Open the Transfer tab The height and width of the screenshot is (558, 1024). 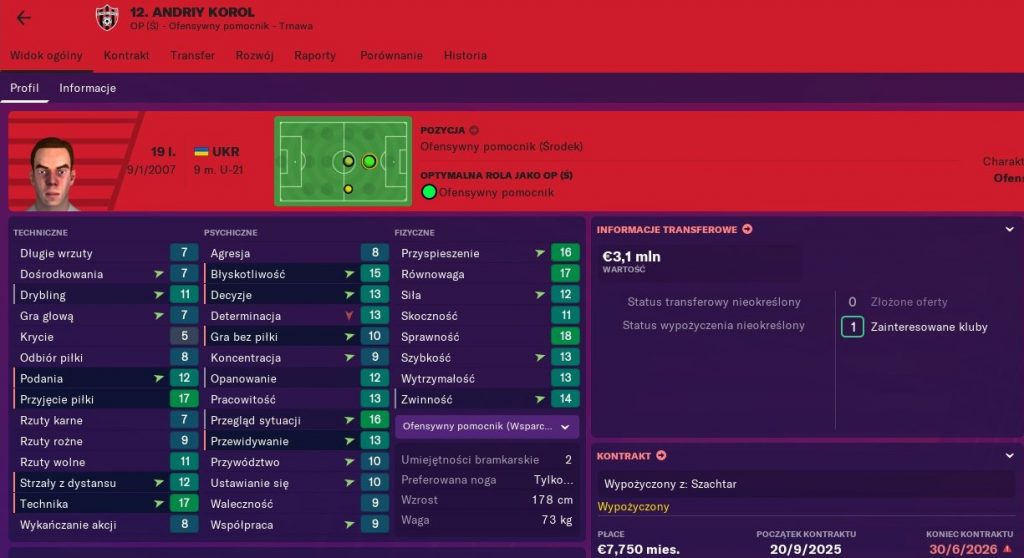[192, 56]
